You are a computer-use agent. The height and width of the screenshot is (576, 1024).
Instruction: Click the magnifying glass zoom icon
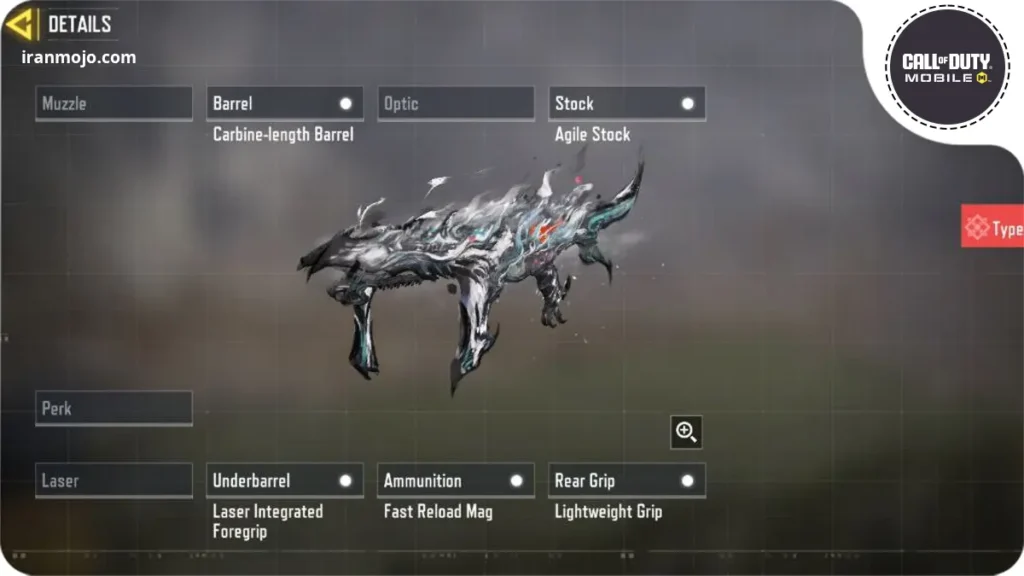686,432
